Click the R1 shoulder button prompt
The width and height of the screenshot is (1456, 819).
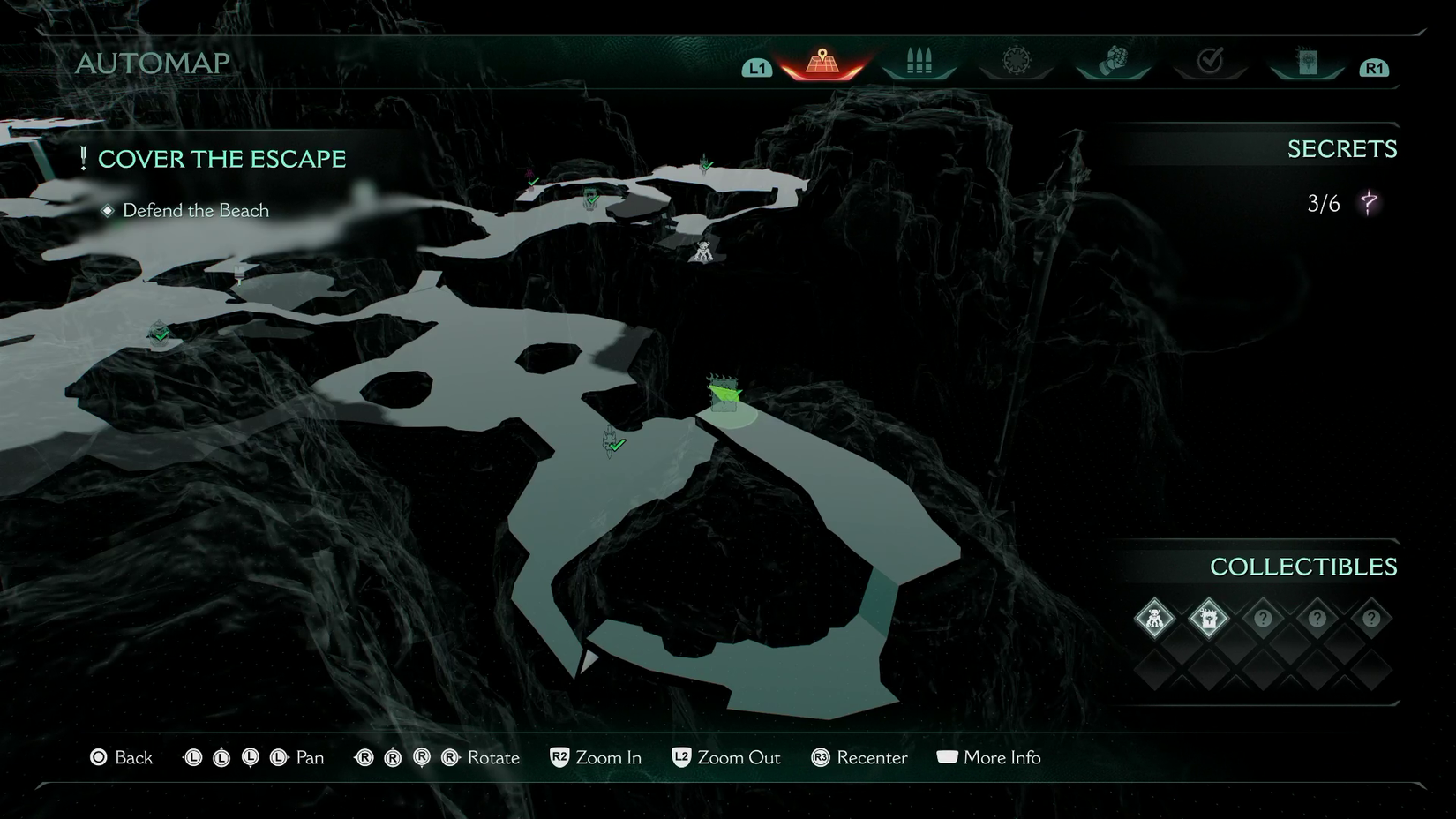point(1374,66)
